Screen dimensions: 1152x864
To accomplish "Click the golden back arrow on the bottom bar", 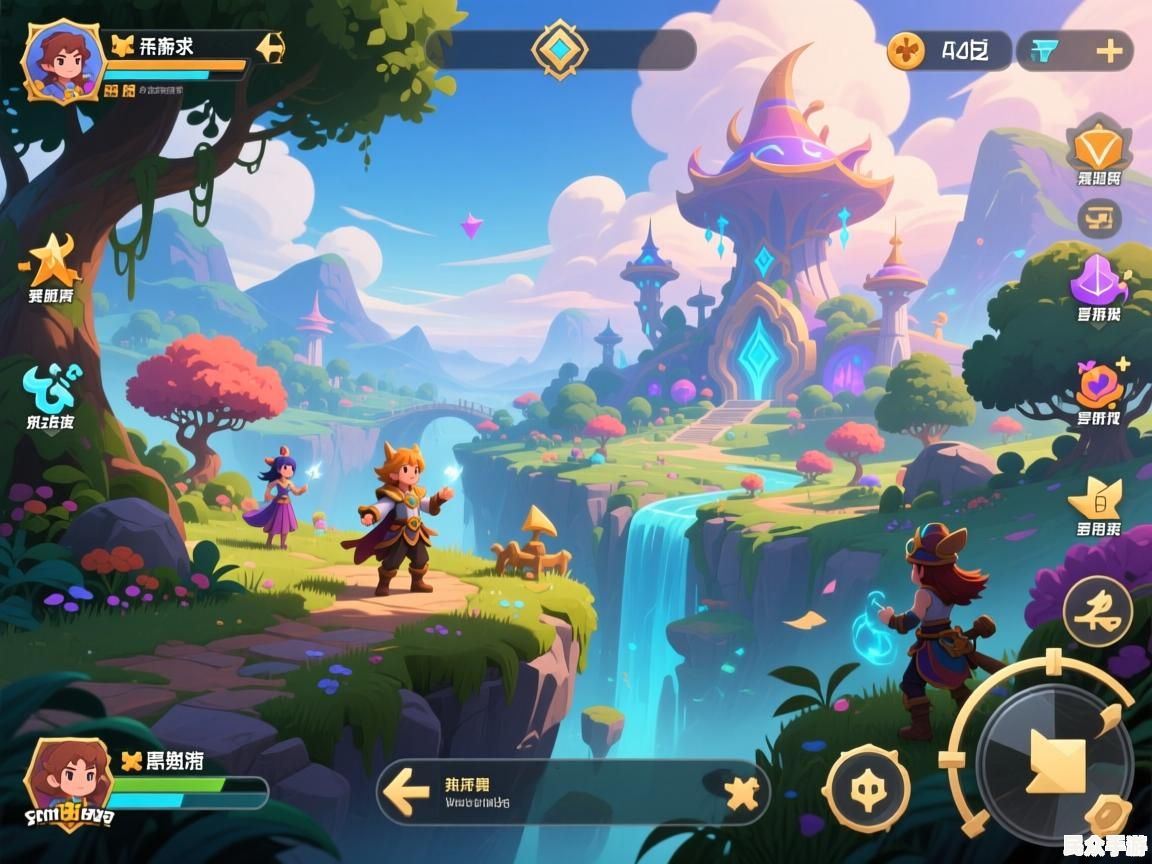I will pyautogui.click(x=407, y=793).
